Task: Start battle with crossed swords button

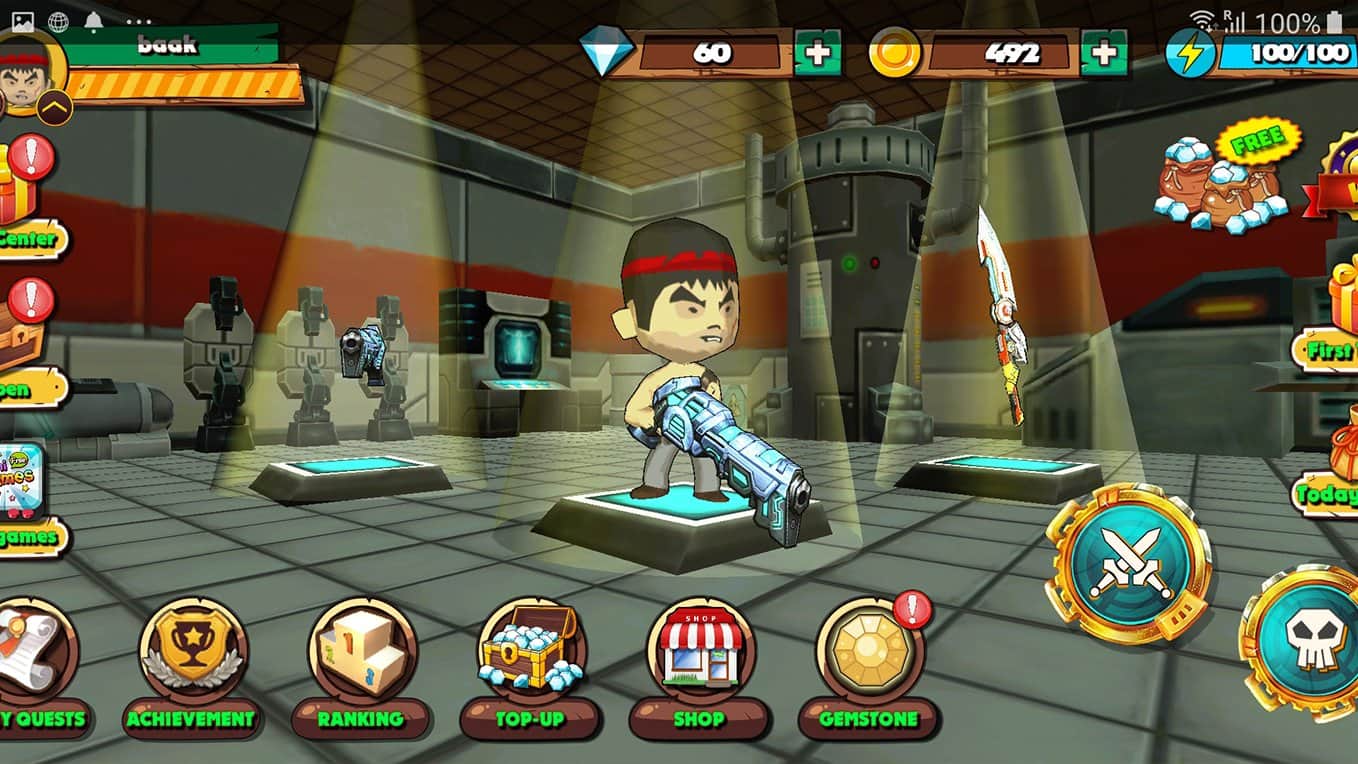Action: pyautogui.click(x=1128, y=563)
